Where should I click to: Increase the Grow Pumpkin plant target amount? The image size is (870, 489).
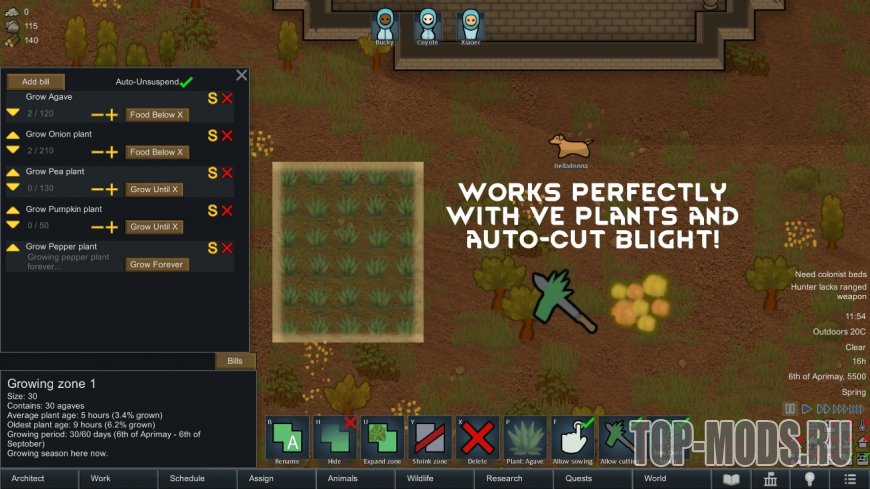pos(112,227)
